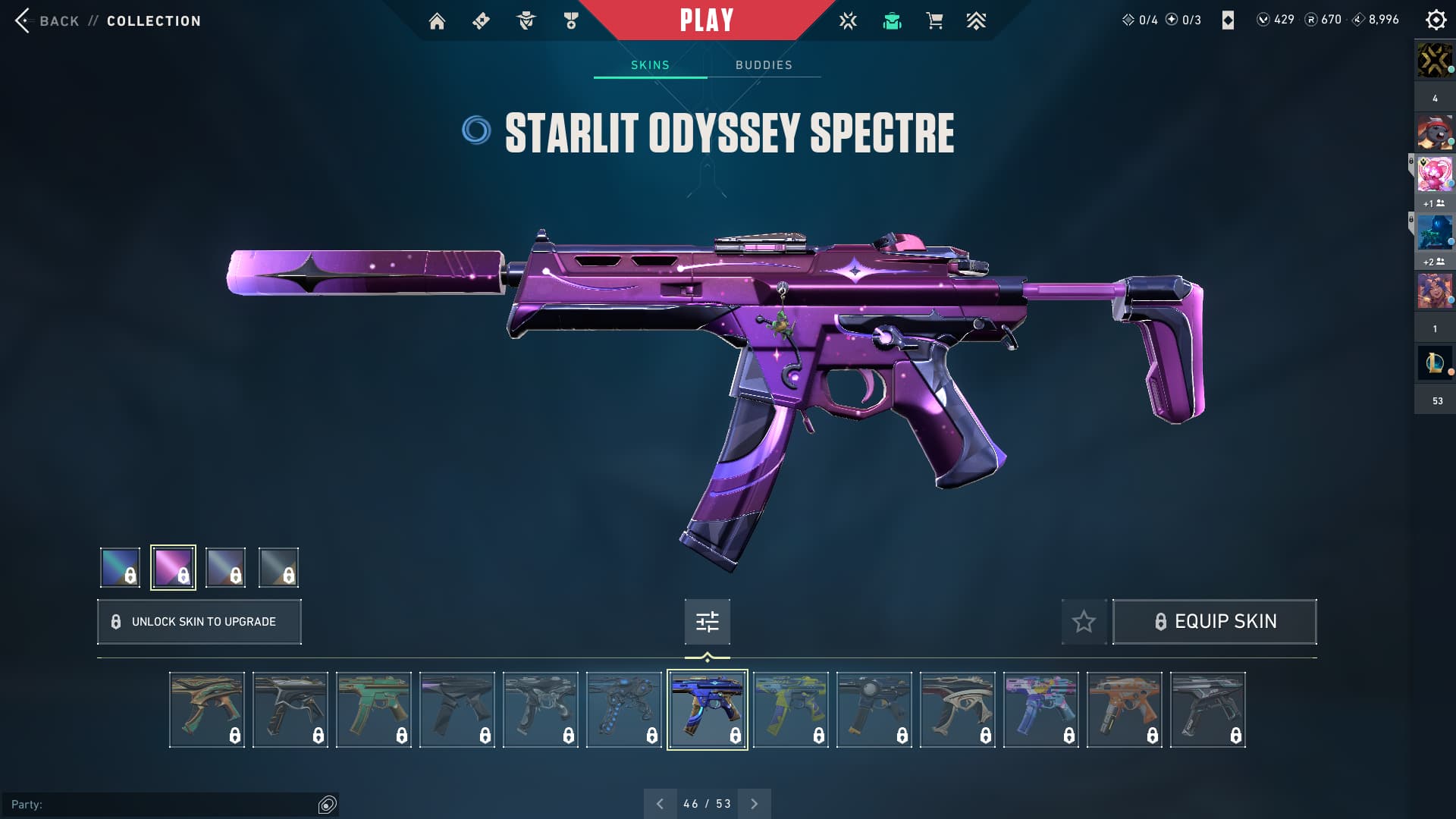Select the Skins tab

tap(650, 65)
